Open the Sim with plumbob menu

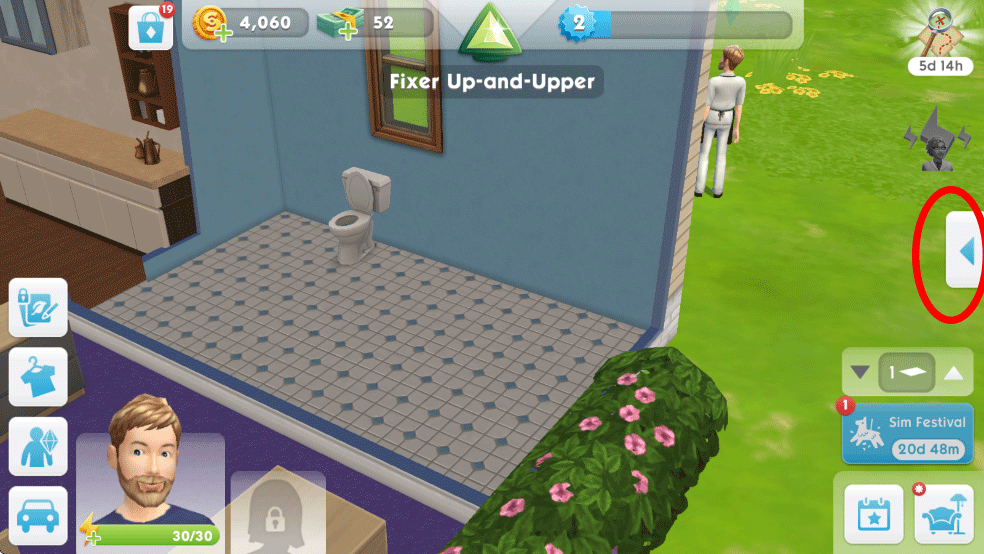point(38,446)
